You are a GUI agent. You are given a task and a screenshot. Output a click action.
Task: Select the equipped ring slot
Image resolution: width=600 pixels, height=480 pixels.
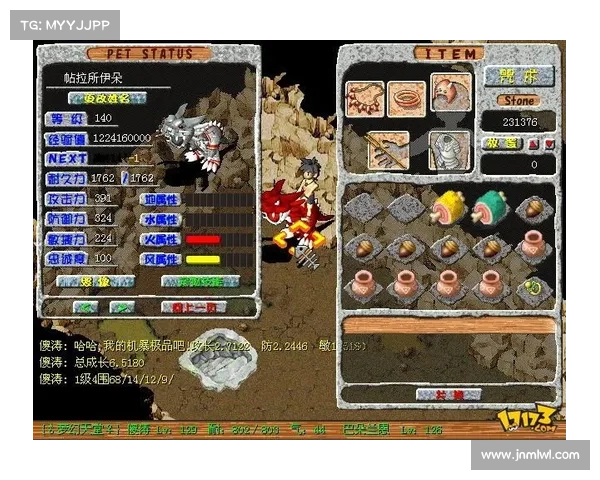pos(406,98)
